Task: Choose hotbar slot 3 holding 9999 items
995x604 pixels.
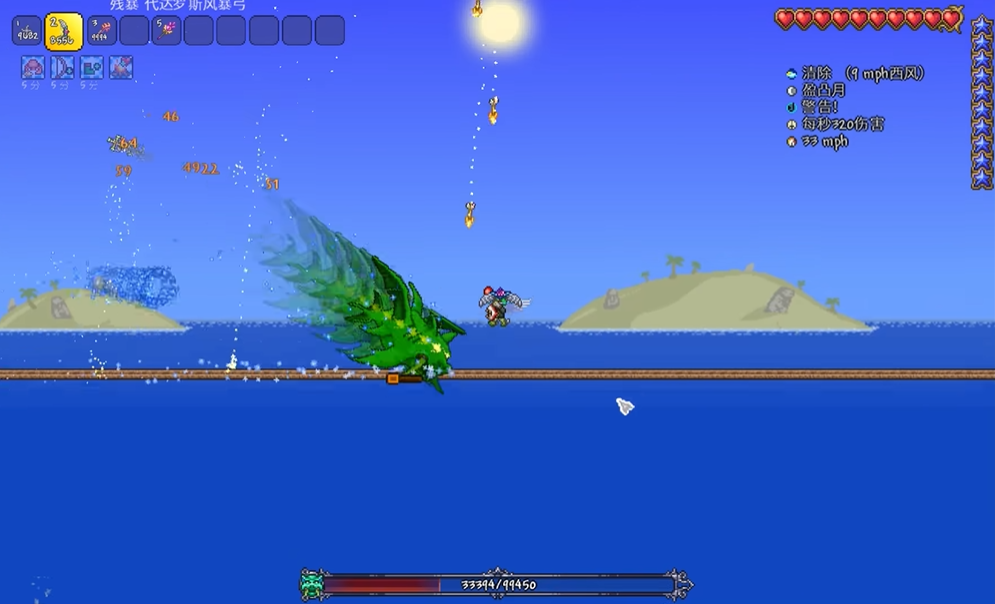Action: 101,31
